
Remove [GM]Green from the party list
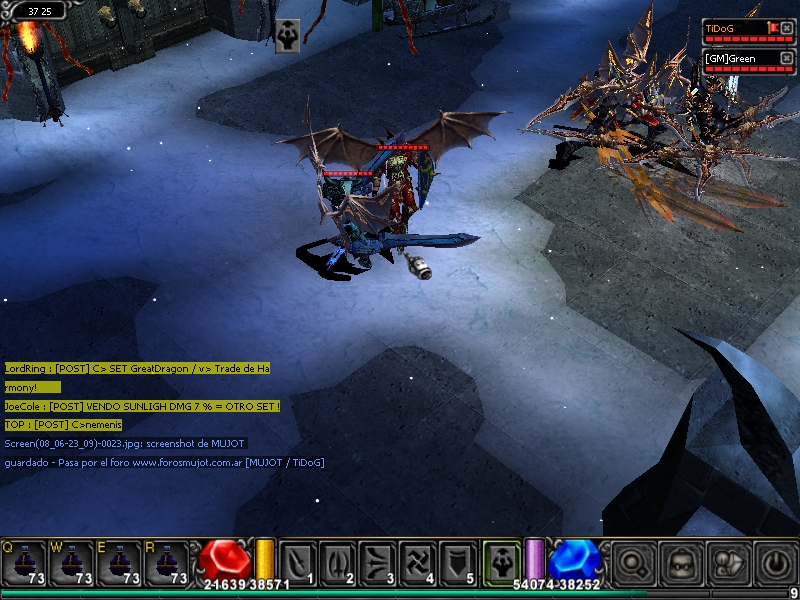coord(787,58)
